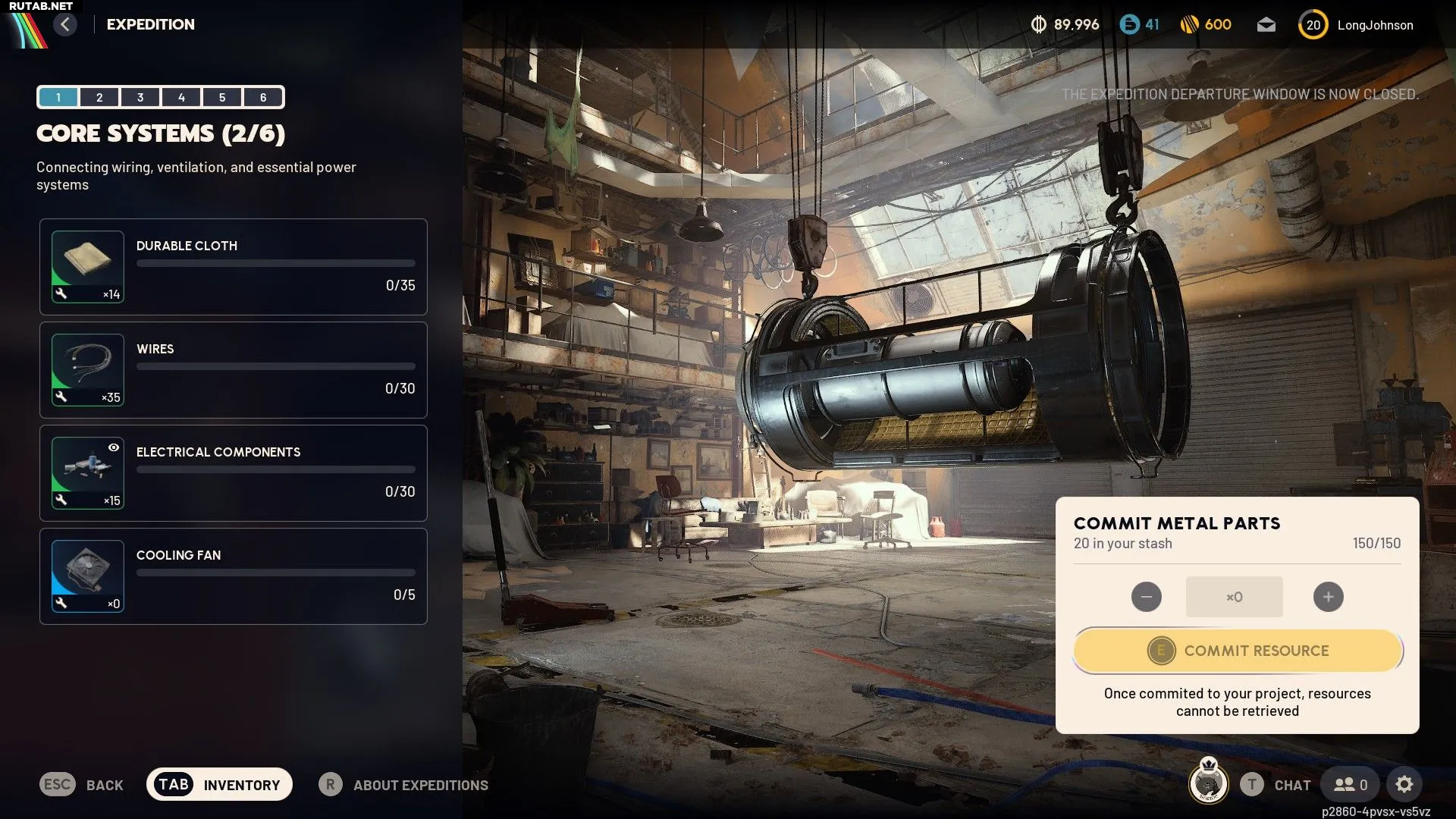Viewport: 1456px width, 819px height.
Task: Toggle tracking eye on Electrical Components
Action: click(114, 447)
